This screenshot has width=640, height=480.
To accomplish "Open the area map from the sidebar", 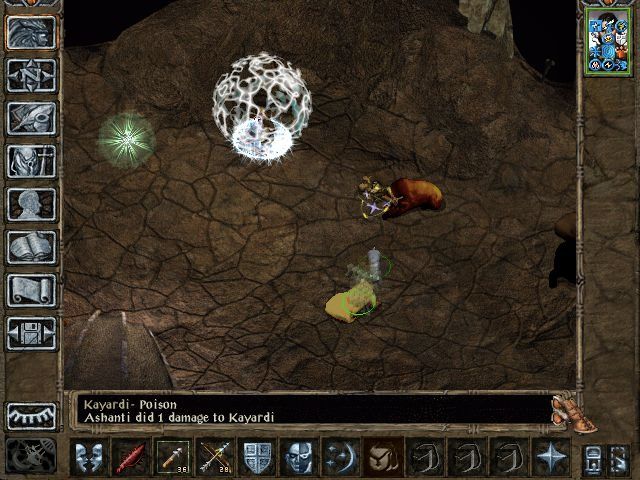I will (x=32, y=75).
